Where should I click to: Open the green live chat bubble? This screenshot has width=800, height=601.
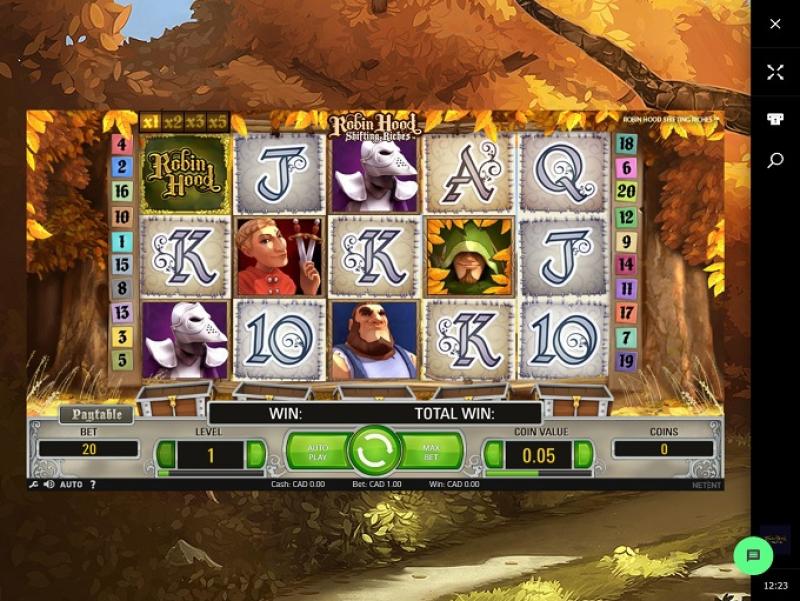coord(754,555)
